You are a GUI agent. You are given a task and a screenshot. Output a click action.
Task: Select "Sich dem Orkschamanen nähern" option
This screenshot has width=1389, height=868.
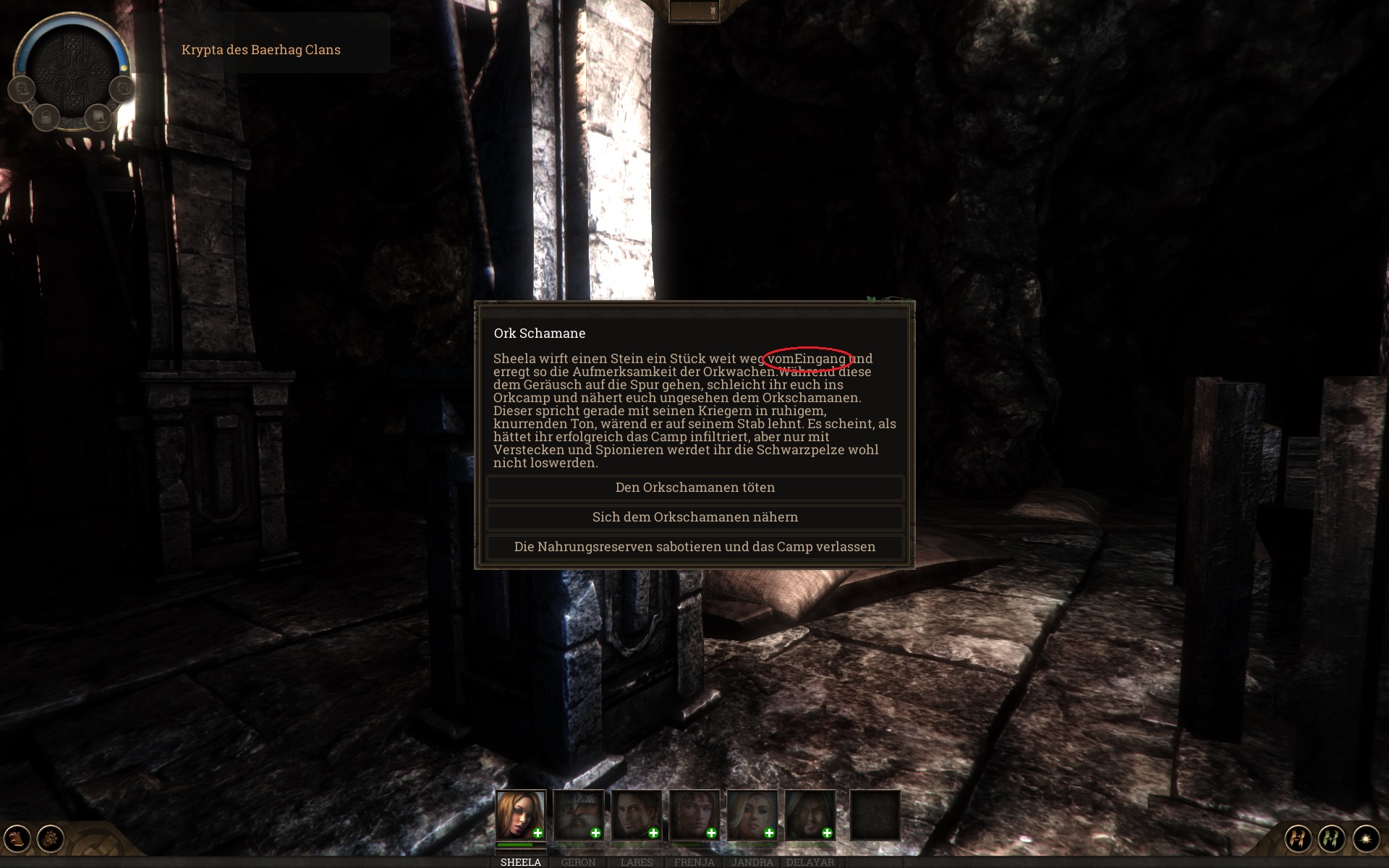(694, 517)
